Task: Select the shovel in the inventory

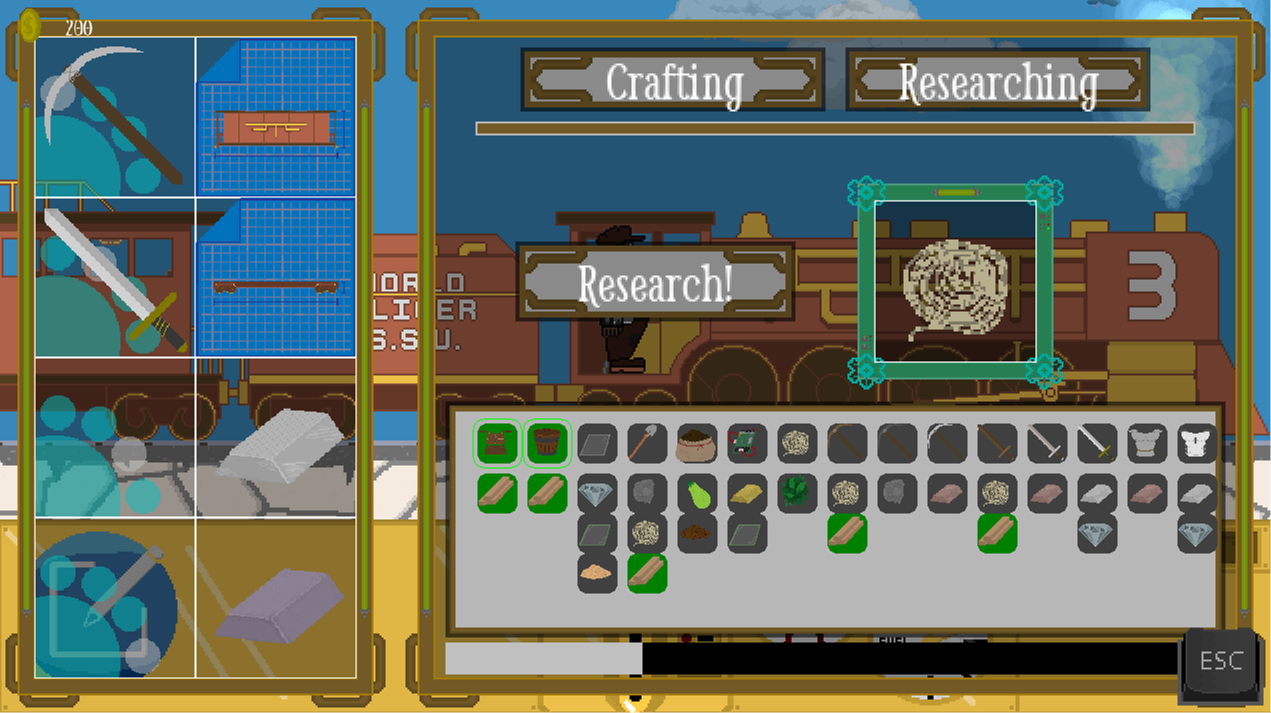Action: tap(647, 443)
